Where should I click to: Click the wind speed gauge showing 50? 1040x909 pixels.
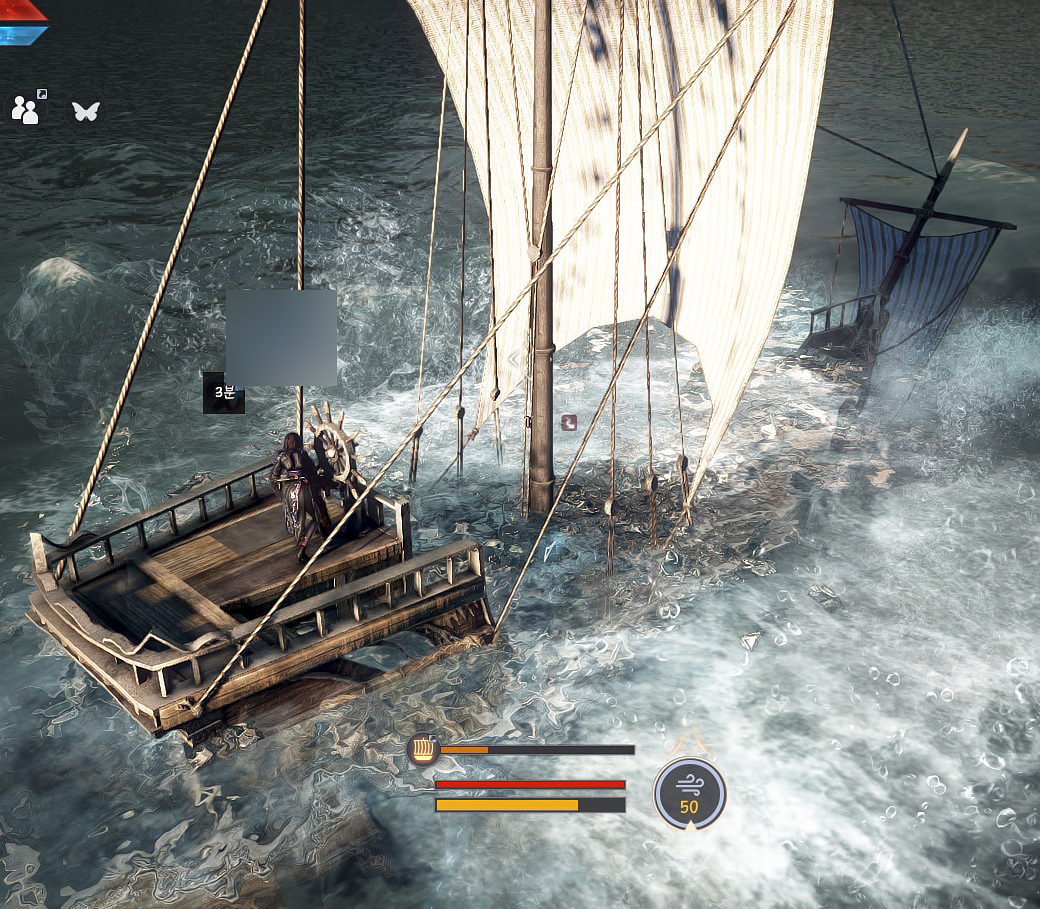pos(689,793)
